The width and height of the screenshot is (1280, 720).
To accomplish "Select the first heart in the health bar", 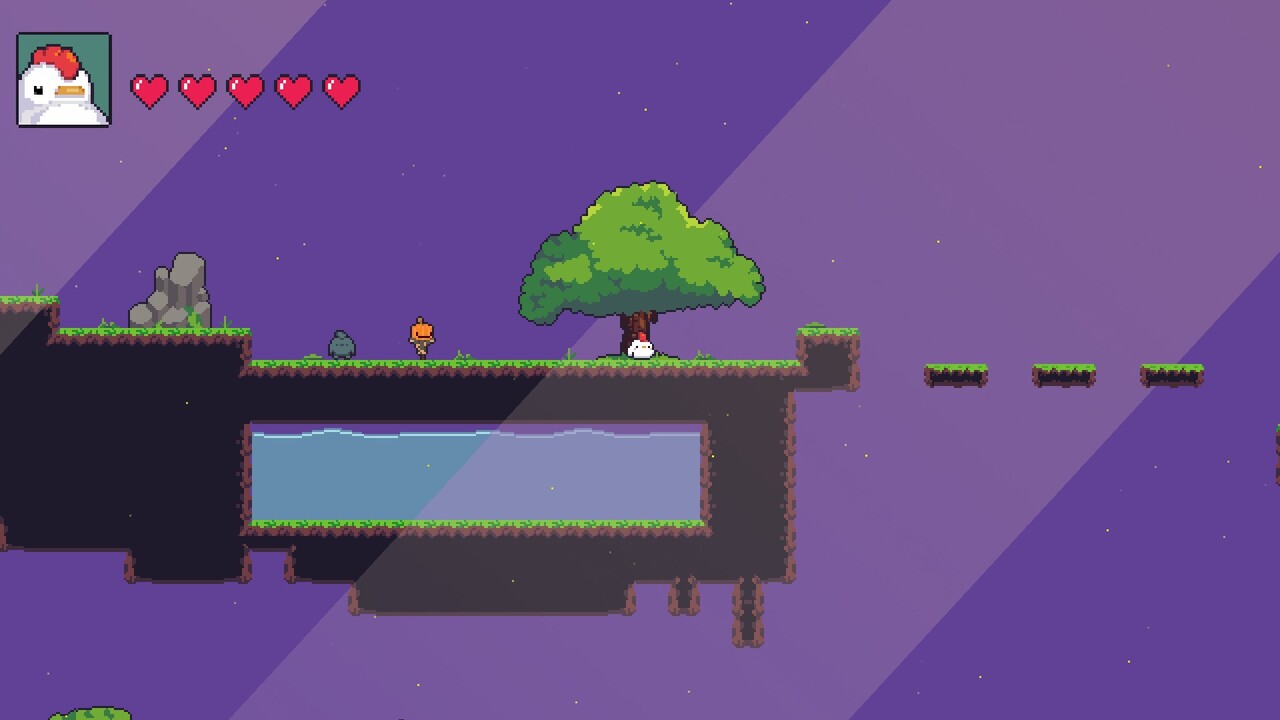I will 150,90.
